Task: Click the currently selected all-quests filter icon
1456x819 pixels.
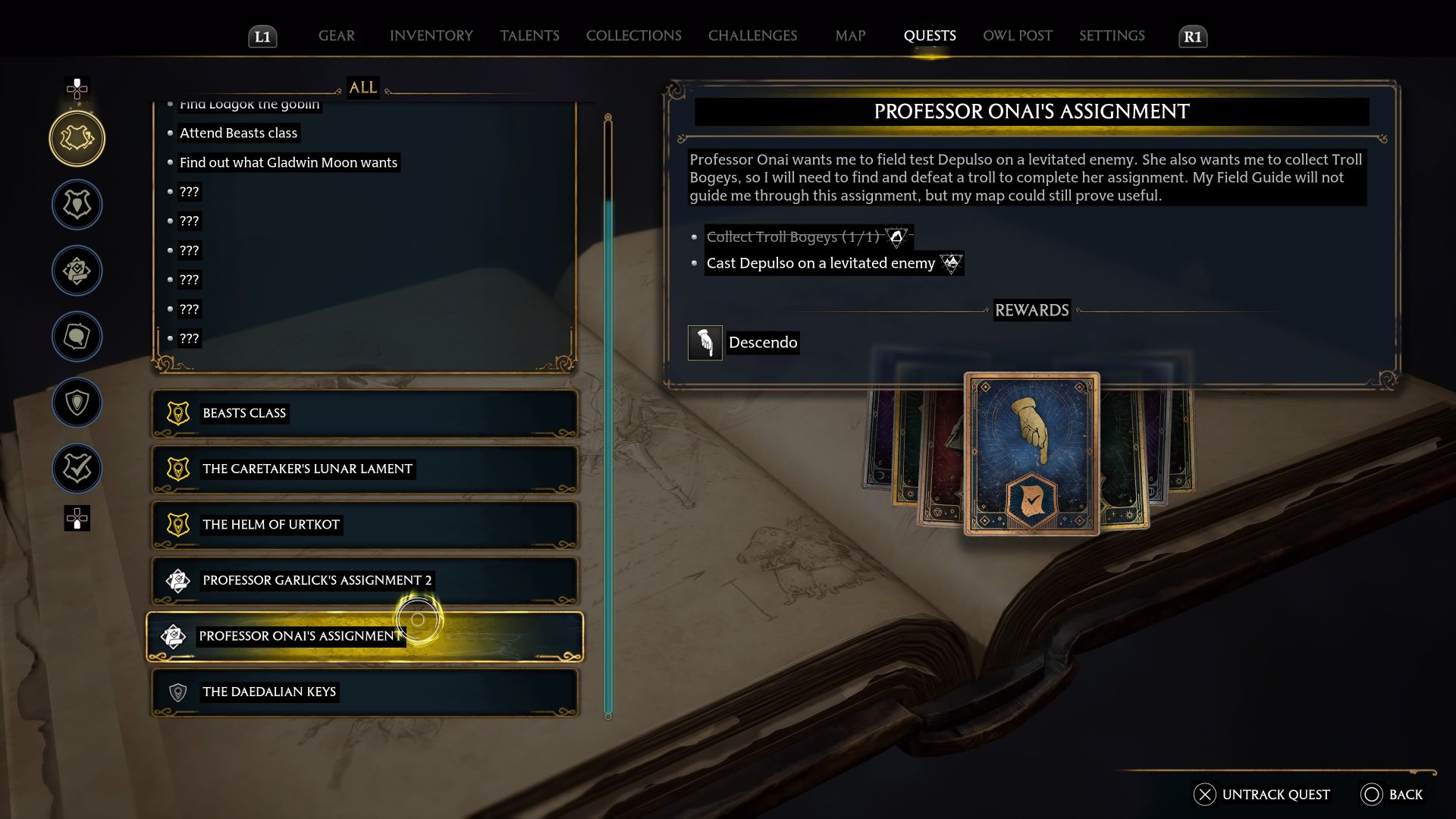Action: click(77, 139)
